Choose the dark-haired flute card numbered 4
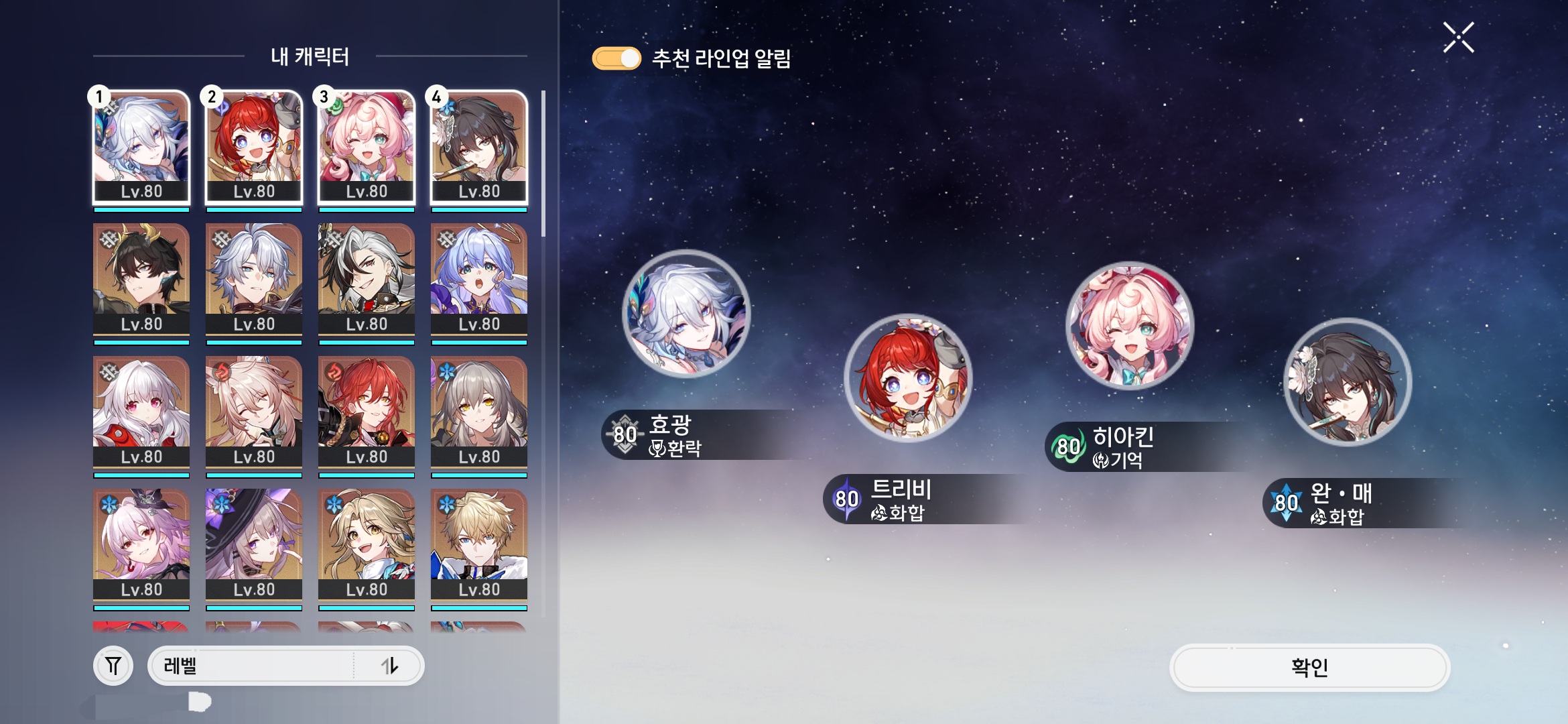1568x724 pixels. point(479,147)
